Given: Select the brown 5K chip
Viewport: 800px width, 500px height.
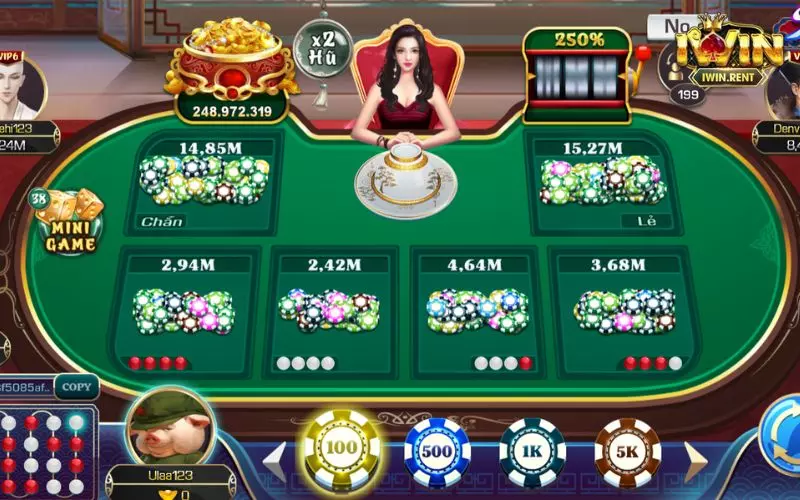Looking at the screenshot, I should pos(627,452).
